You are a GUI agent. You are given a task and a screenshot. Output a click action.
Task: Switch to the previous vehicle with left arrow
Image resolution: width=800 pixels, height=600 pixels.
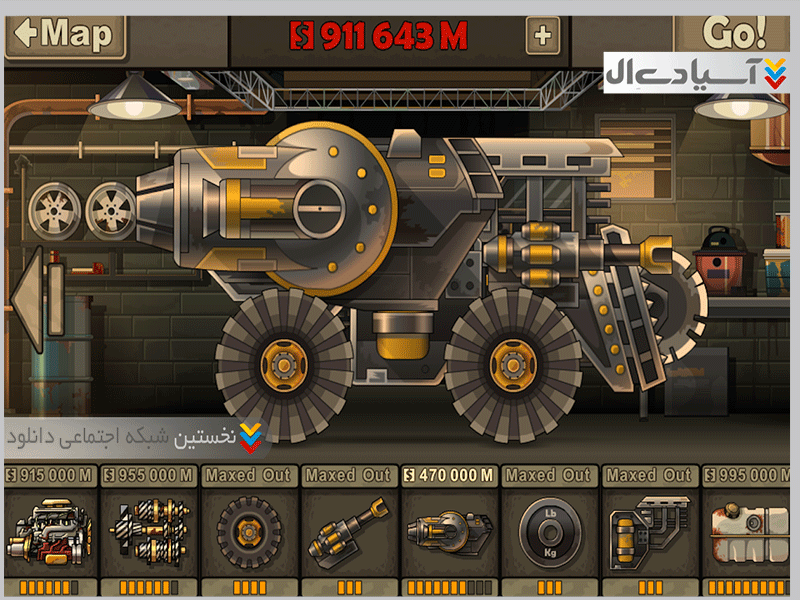28,300
